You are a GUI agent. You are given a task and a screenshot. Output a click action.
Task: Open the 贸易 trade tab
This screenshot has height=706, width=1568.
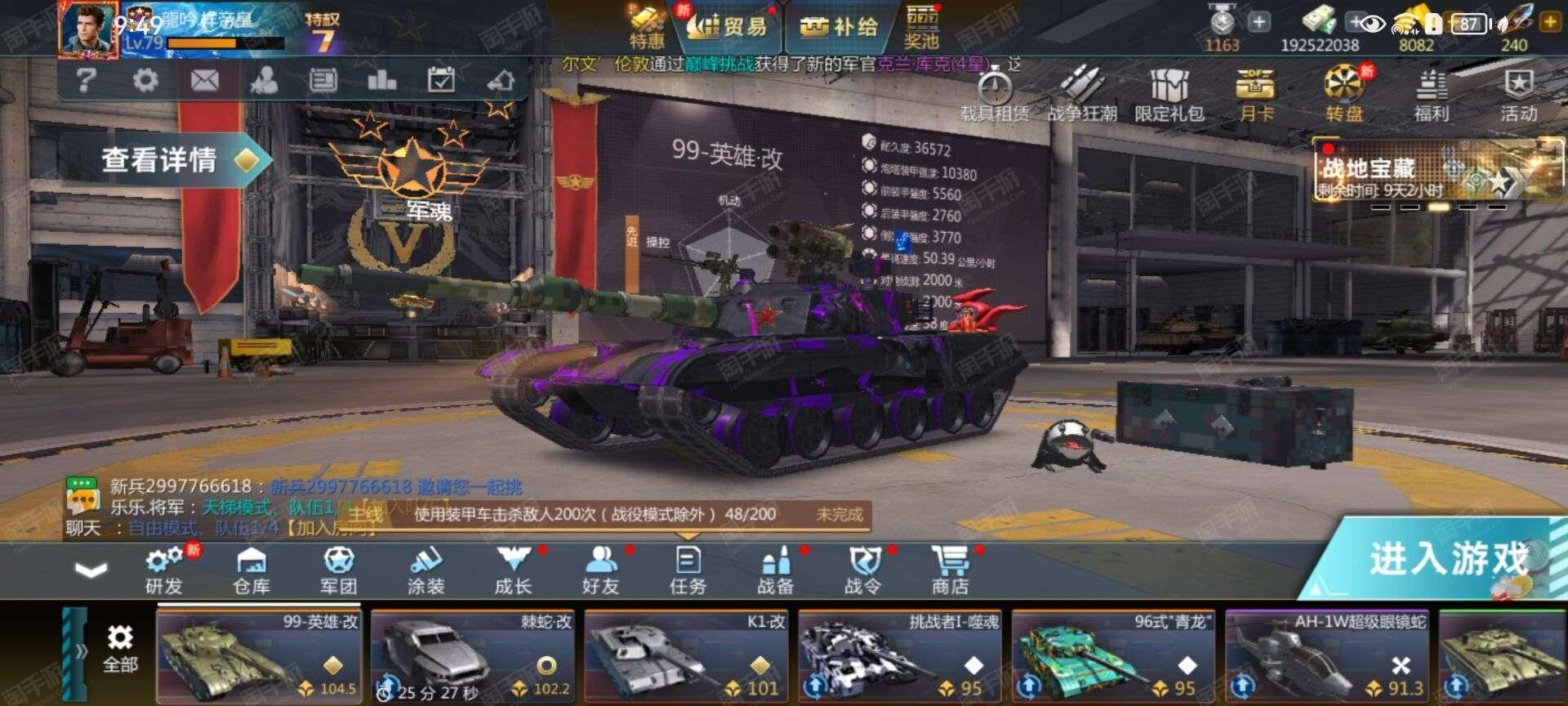click(x=728, y=27)
